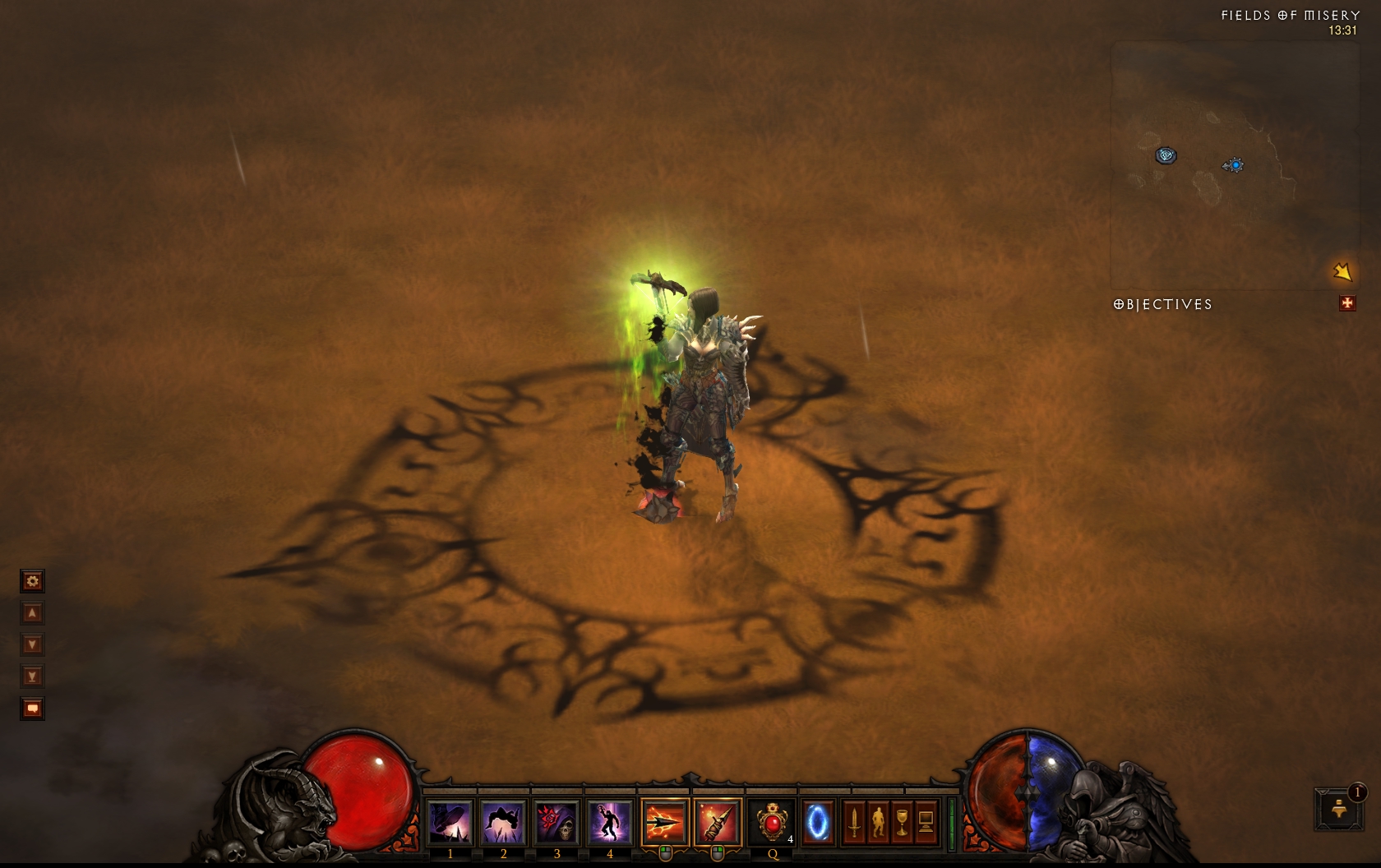Open the character figure inventory button
This screenshot has height=868, width=1381.
pos(878,822)
